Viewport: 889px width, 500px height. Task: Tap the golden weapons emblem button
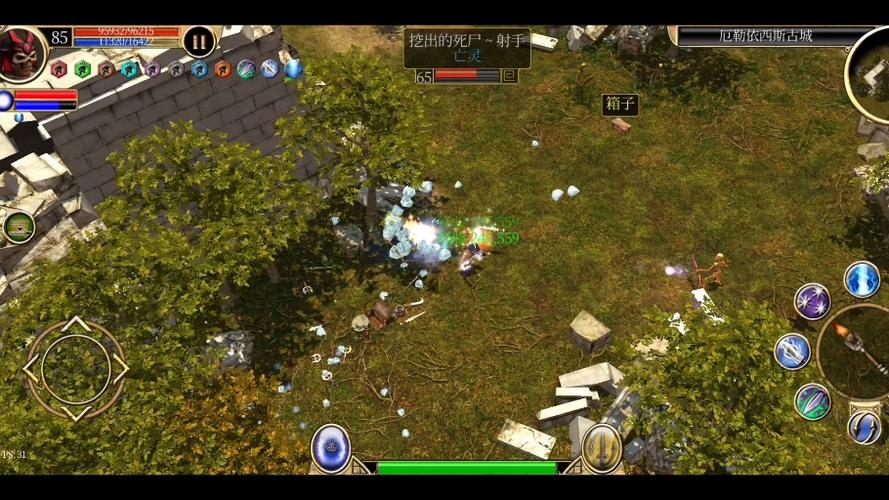pos(602,447)
